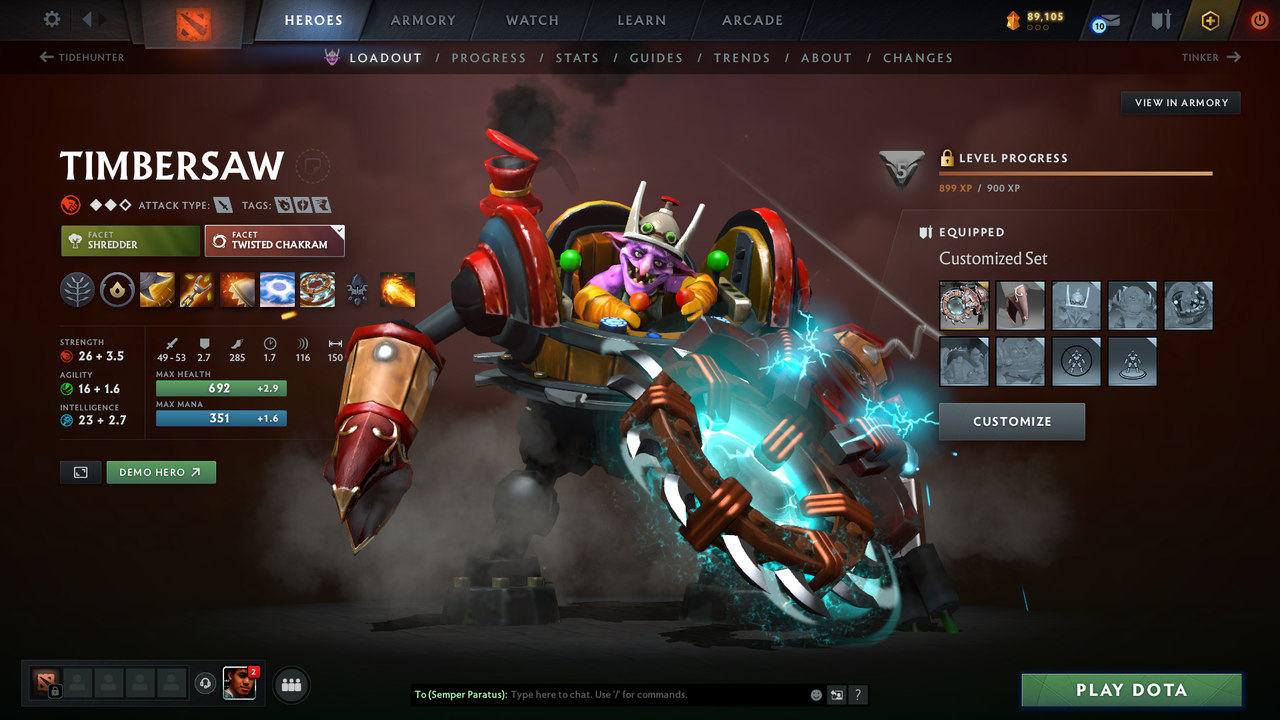This screenshot has width=1280, height=720.
Task: Open the friends list grid icon
Action: (290, 684)
